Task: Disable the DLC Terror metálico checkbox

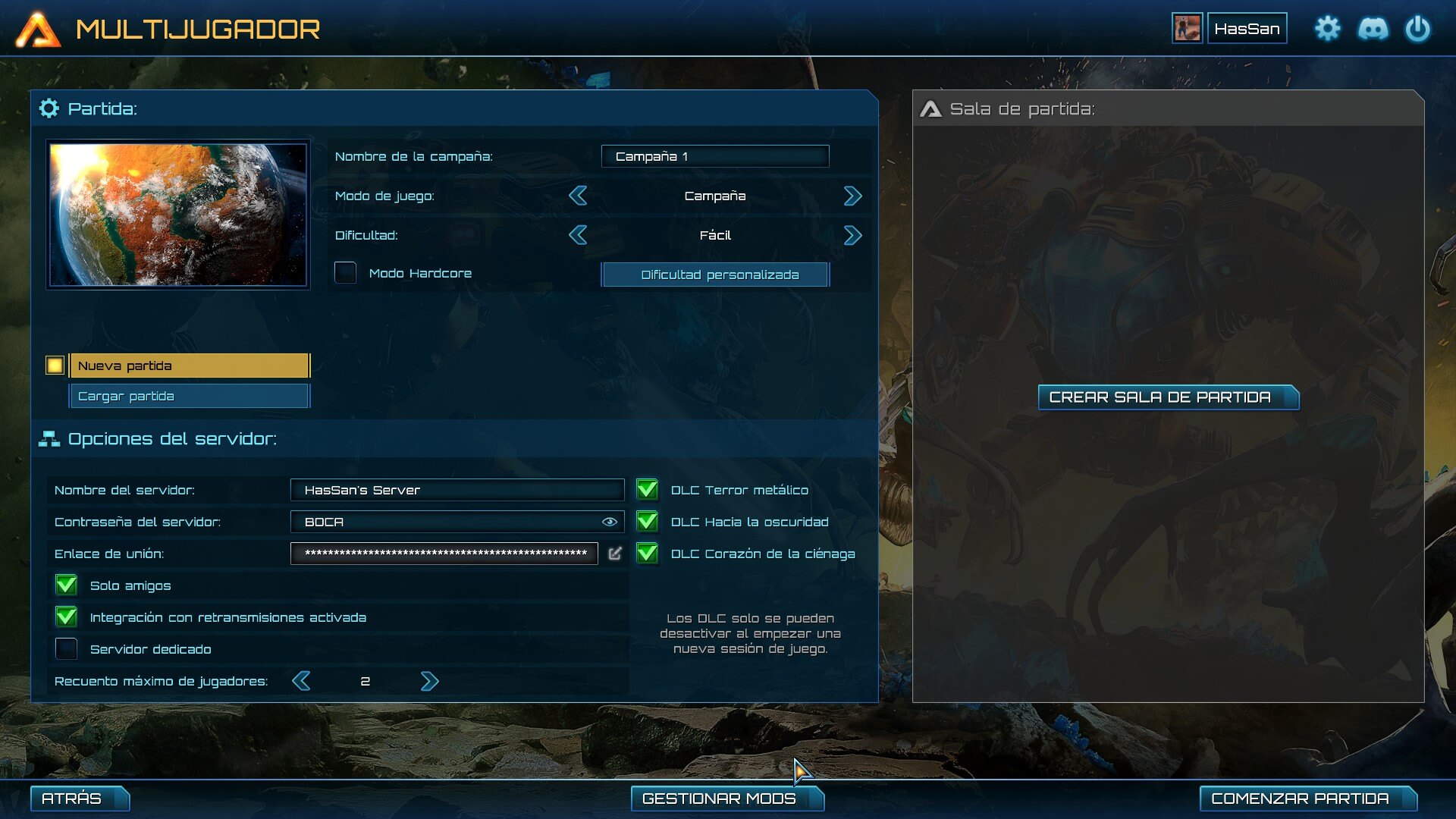Action: [648, 490]
